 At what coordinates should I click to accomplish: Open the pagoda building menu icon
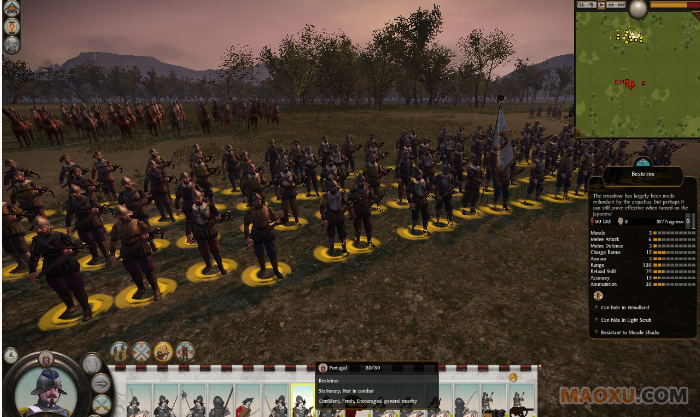point(11,9)
